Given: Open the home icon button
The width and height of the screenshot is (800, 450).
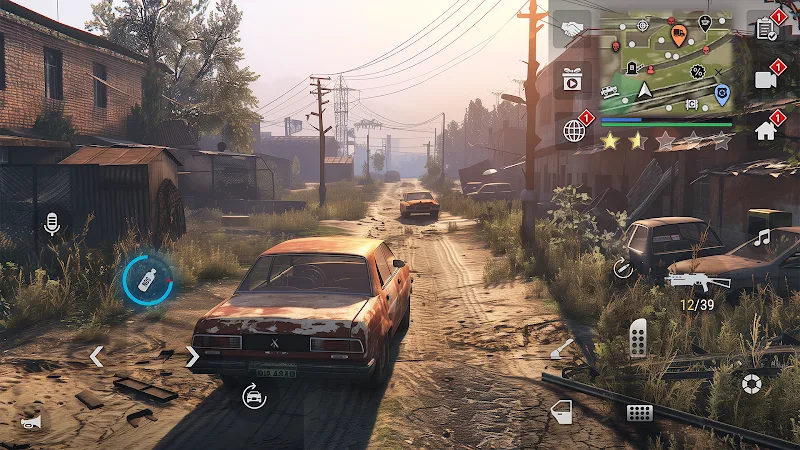Looking at the screenshot, I should tap(767, 130).
